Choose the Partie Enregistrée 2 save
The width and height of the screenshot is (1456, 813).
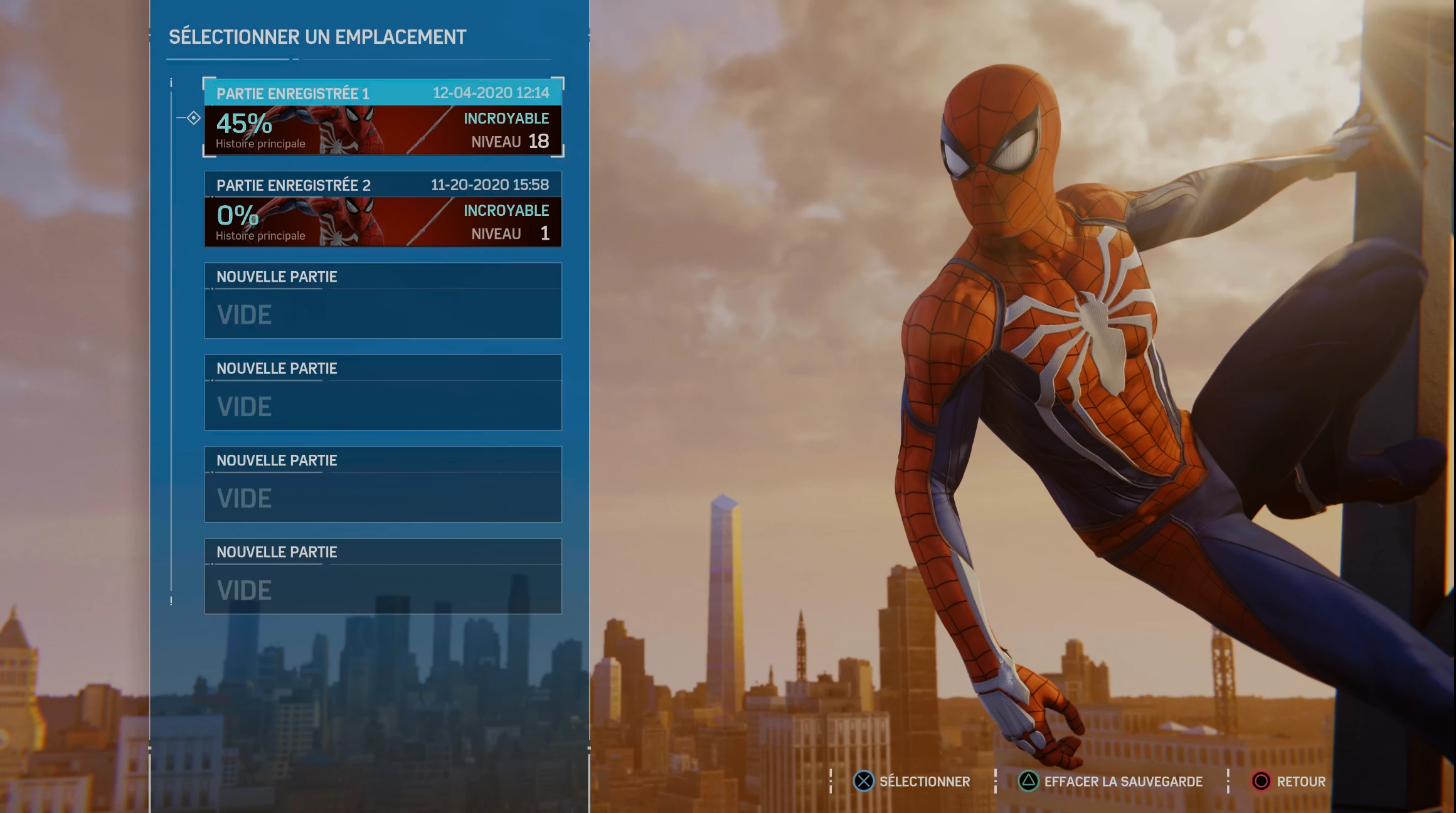tap(383, 210)
